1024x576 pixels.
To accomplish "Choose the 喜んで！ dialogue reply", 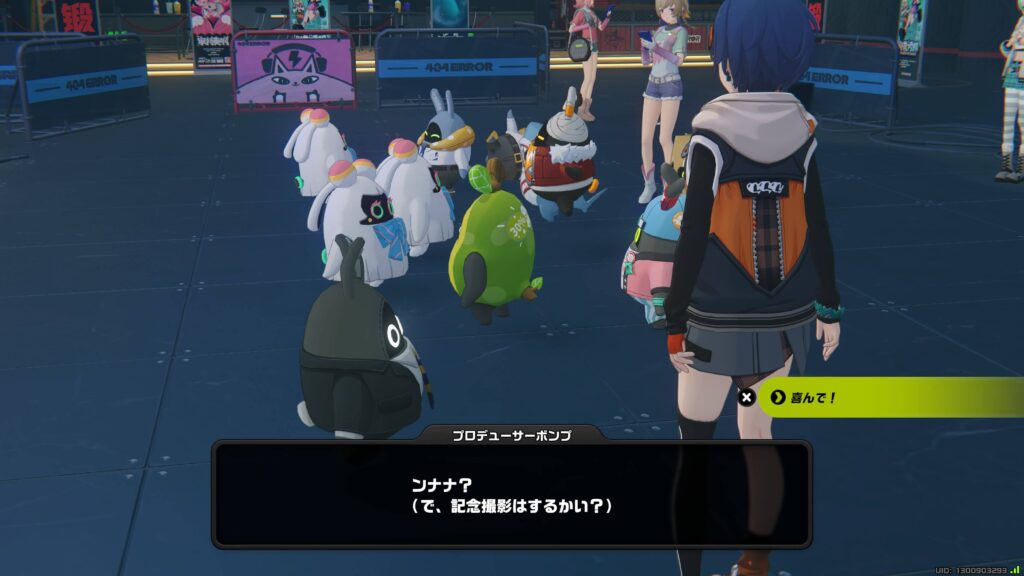I will pos(880,397).
